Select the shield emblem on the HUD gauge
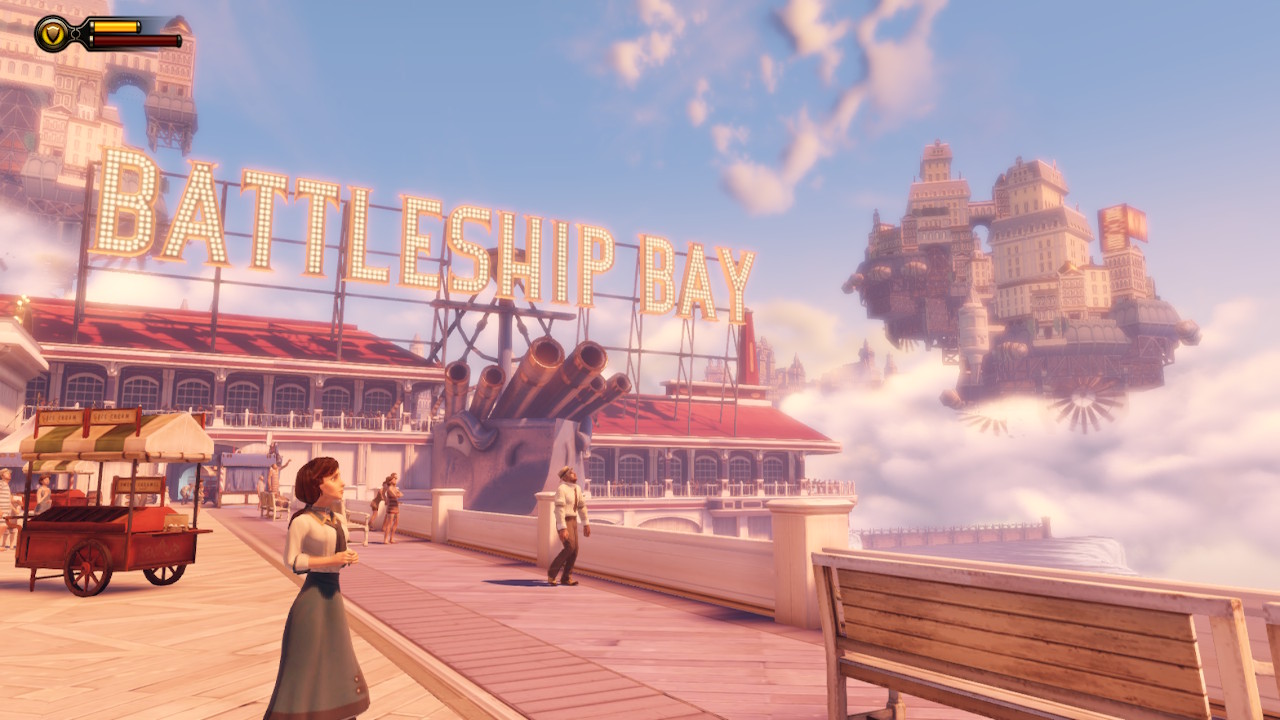Screen dimensions: 1280x720 pos(50,33)
